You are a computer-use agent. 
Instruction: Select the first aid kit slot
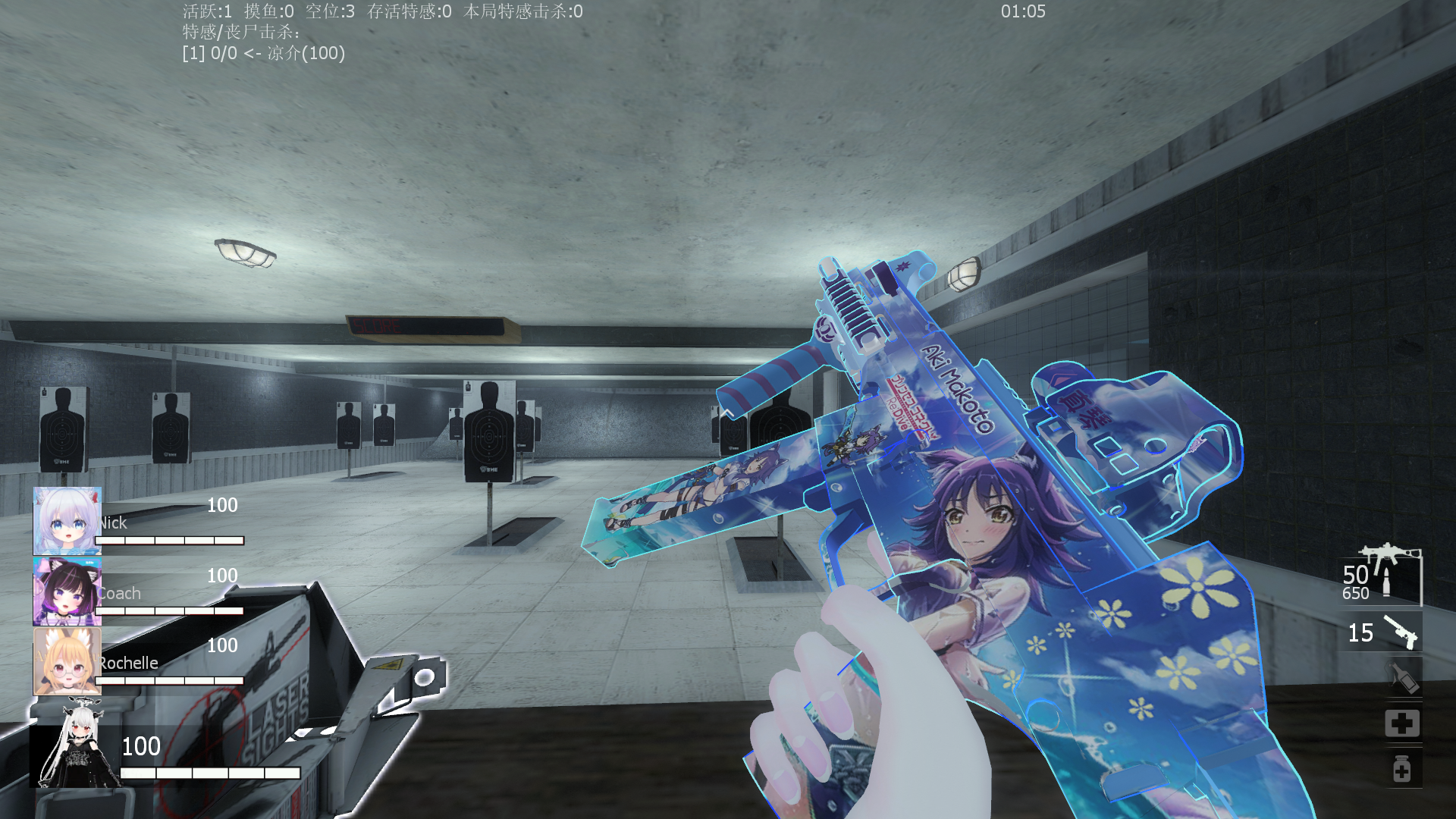point(1401,723)
